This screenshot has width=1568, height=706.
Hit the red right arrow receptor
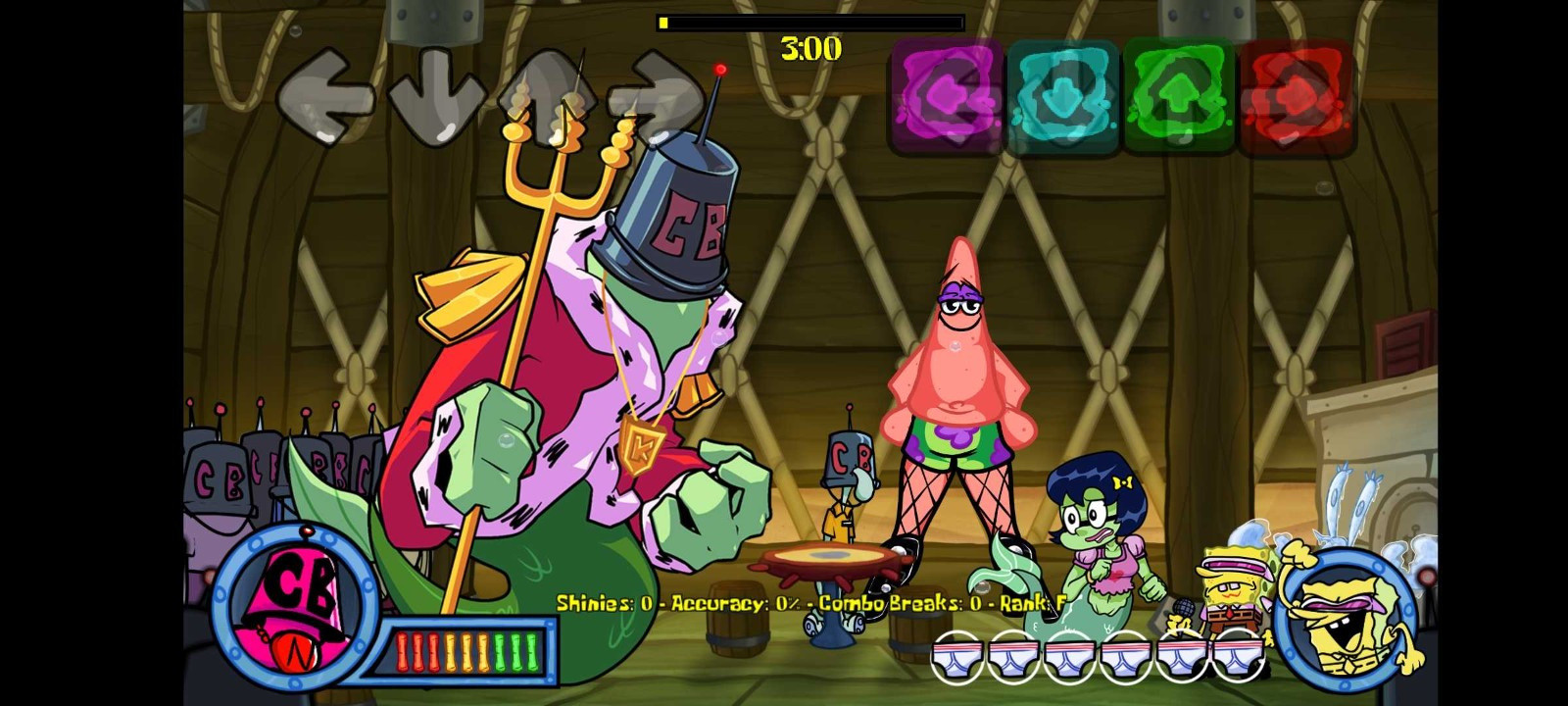tap(1296, 96)
